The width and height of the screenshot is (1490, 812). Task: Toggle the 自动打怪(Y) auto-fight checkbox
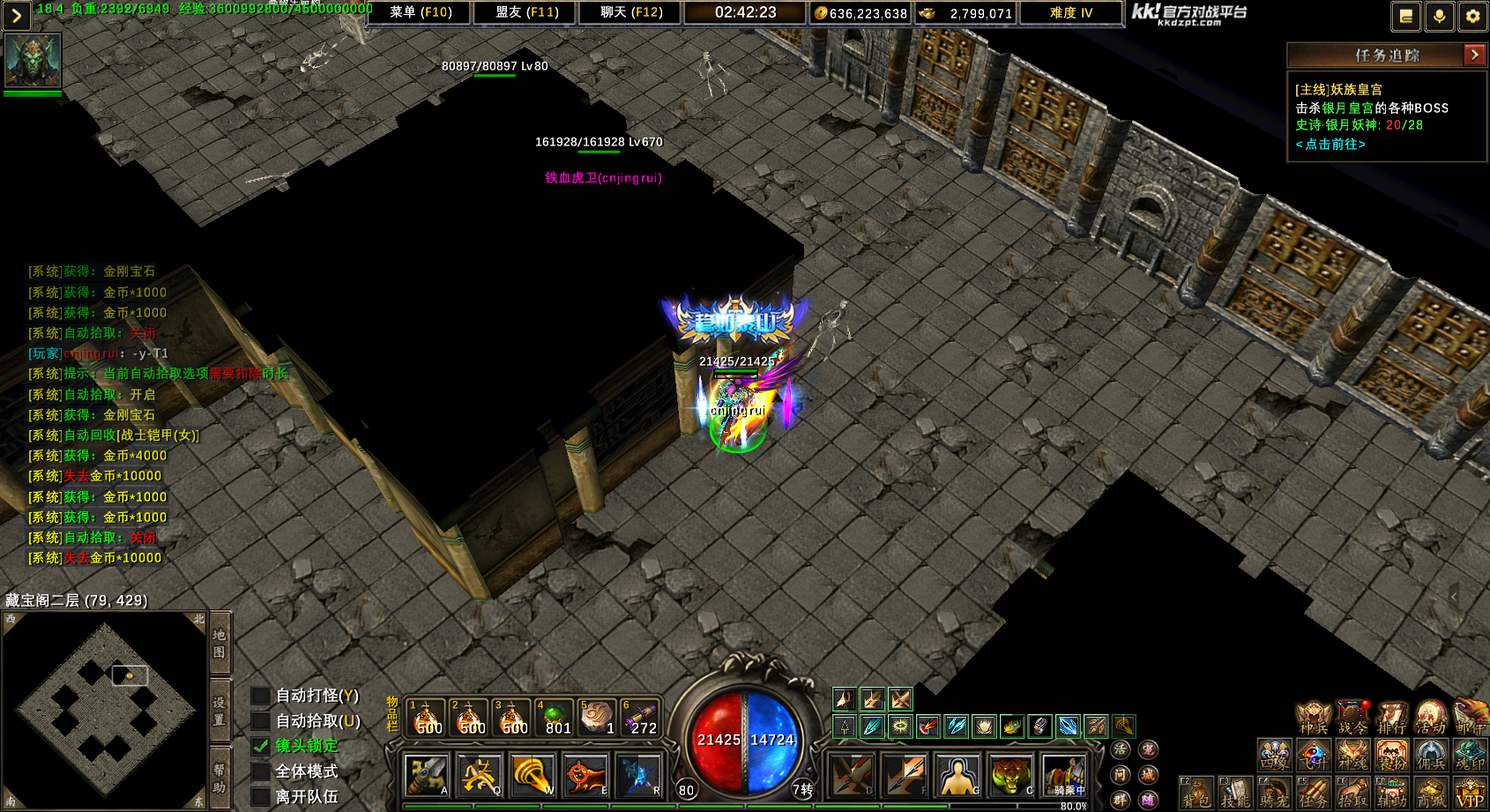coord(261,697)
